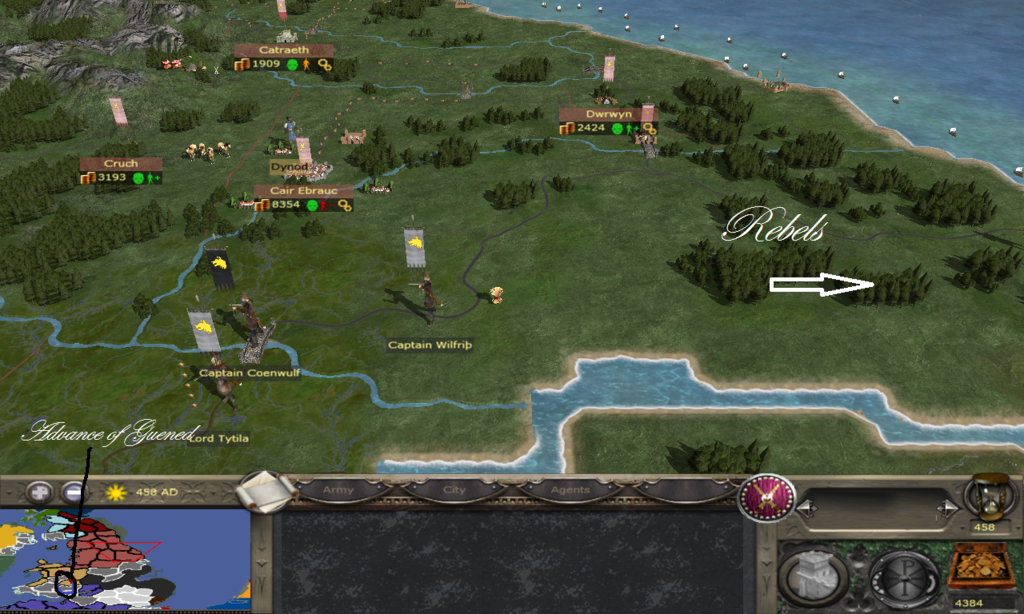Select next item with right arrow
The height and width of the screenshot is (614, 1024).
pos(943,509)
